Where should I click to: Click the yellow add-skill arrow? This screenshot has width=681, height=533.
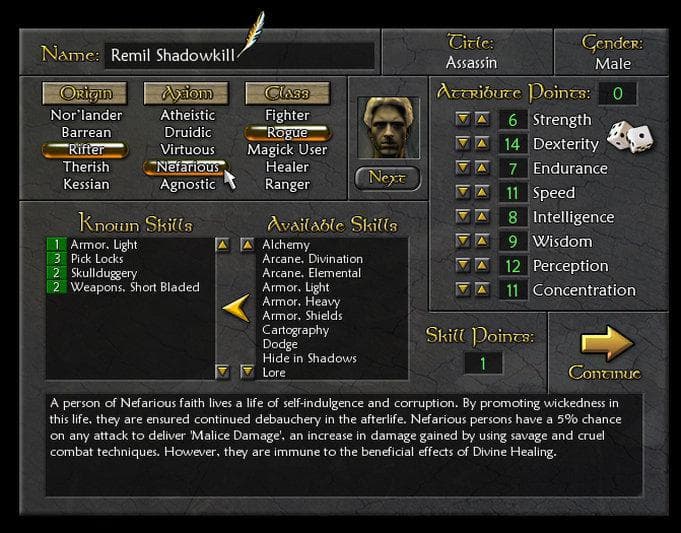coord(235,308)
